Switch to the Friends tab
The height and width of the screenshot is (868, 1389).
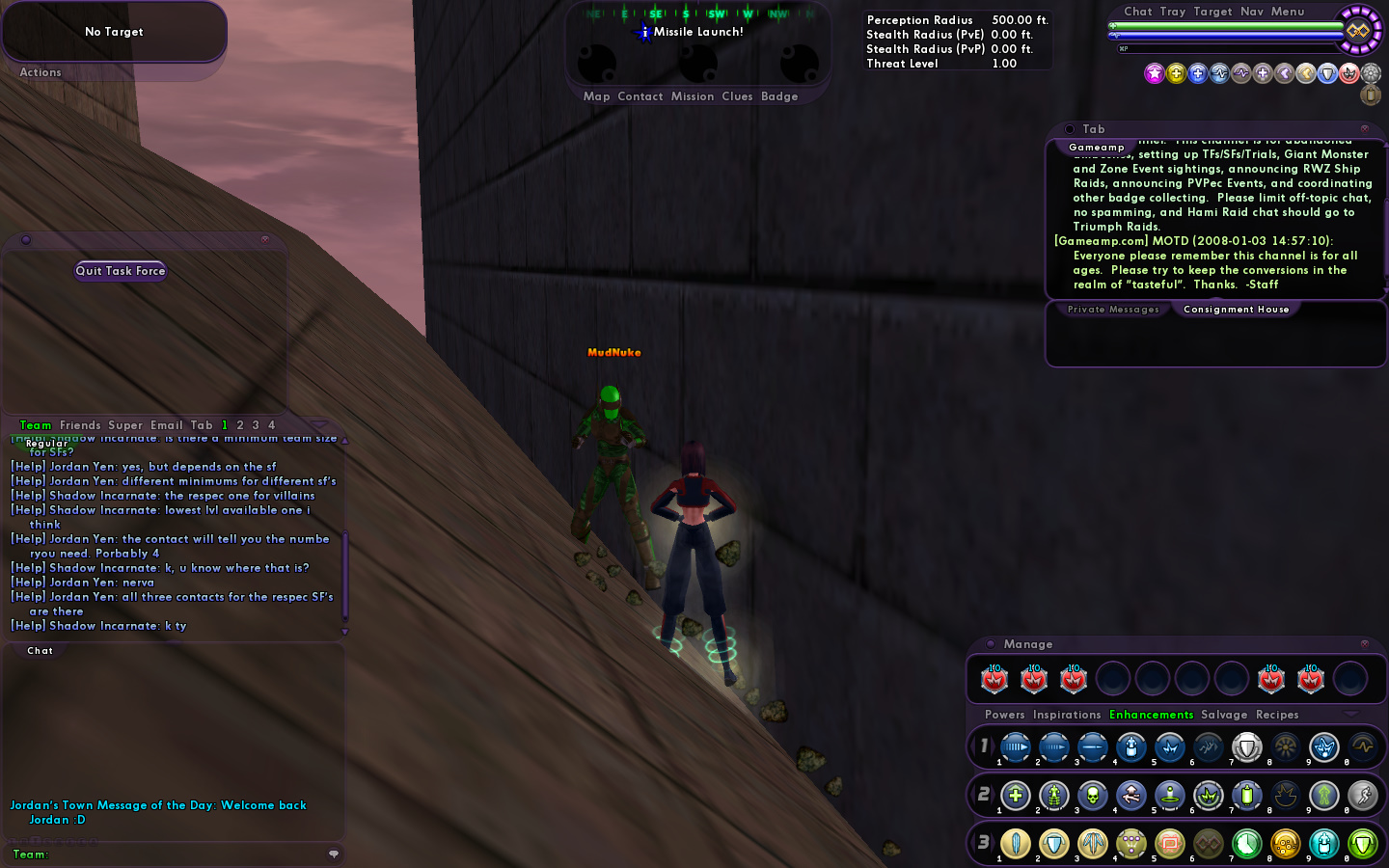coord(80,425)
